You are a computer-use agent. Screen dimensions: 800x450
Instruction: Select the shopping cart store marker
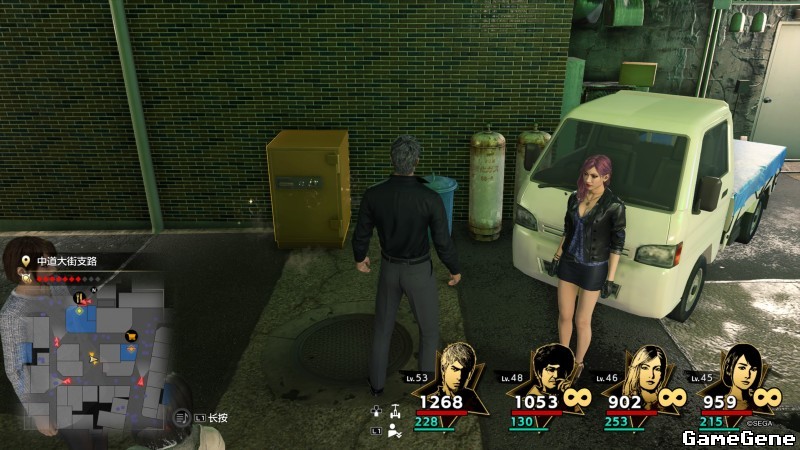pyautogui.click(x=129, y=336)
